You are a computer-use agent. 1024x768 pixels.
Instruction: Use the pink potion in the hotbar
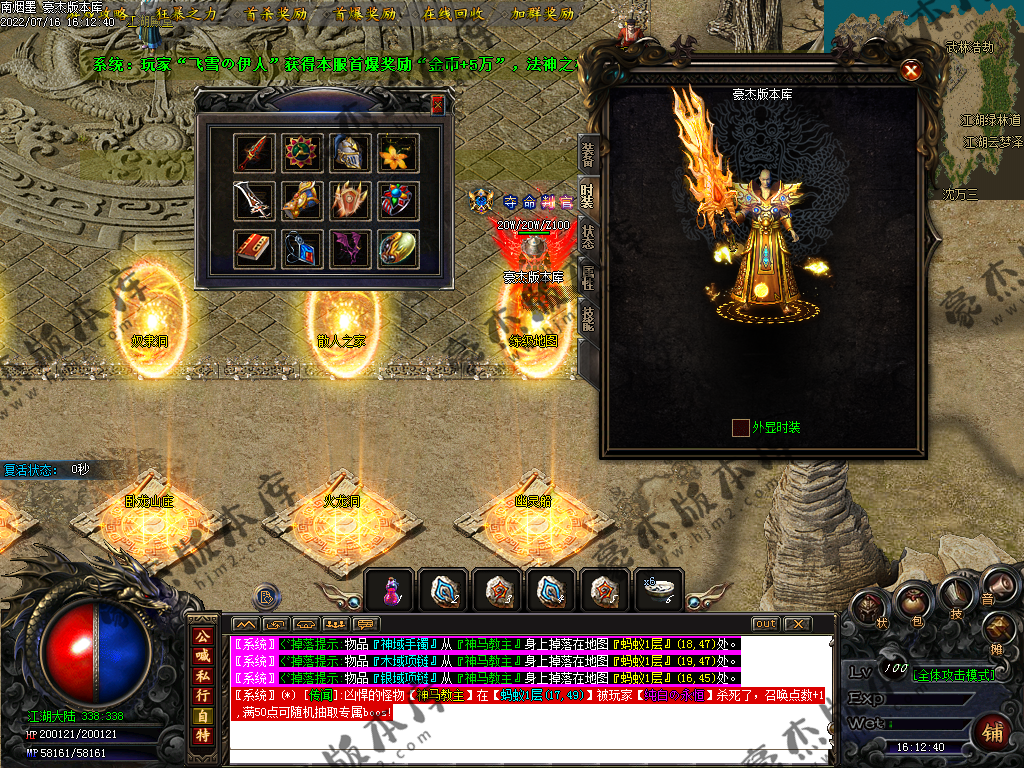pos(391,592)
